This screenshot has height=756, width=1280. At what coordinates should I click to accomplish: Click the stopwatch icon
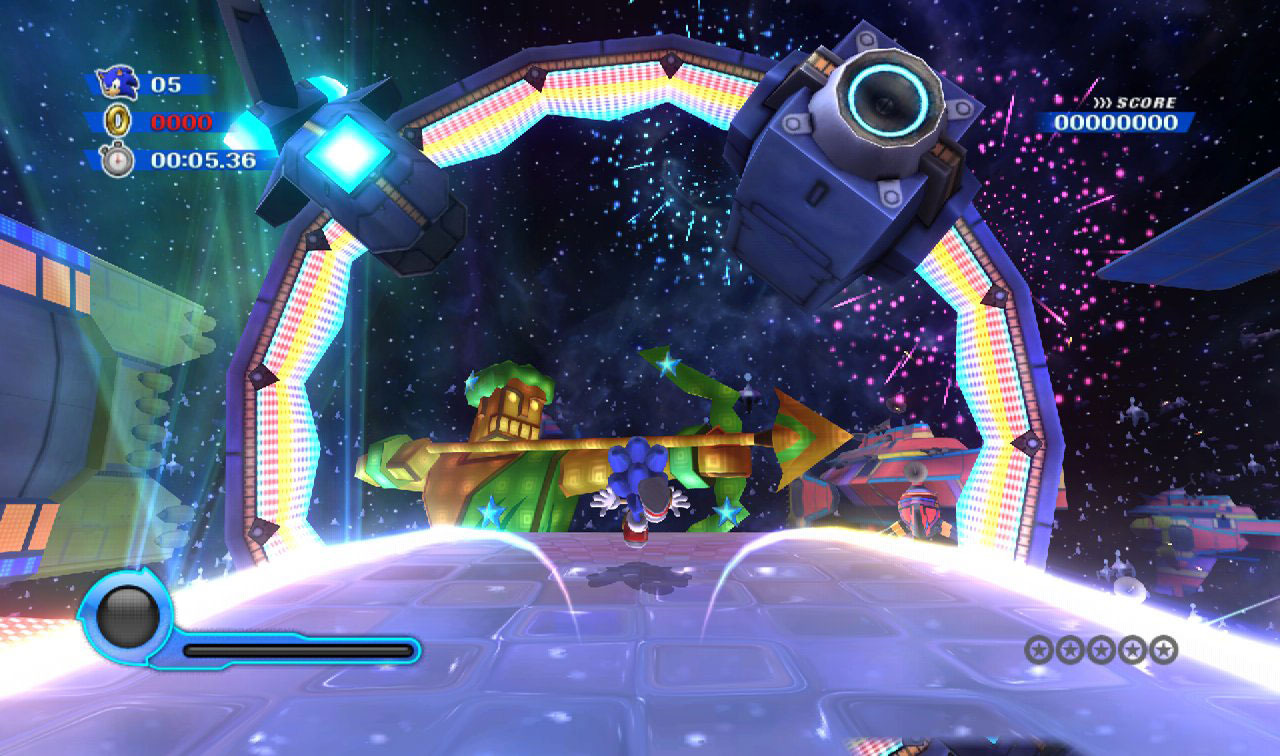point(117,160)
